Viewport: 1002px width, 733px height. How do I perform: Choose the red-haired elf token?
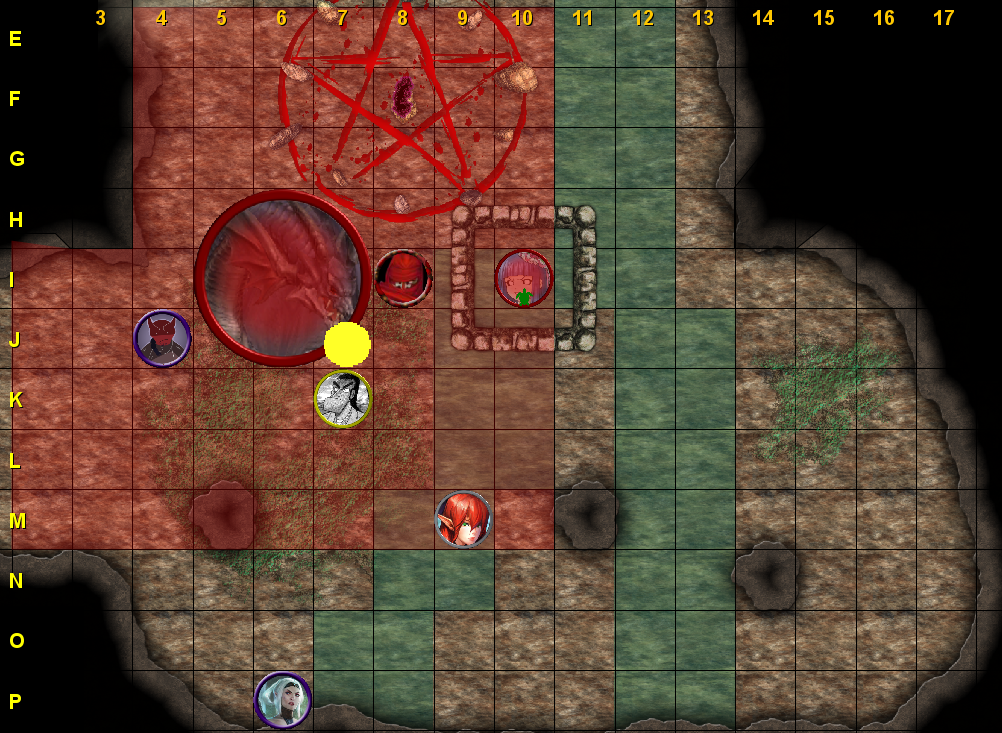tap(463, 519)
